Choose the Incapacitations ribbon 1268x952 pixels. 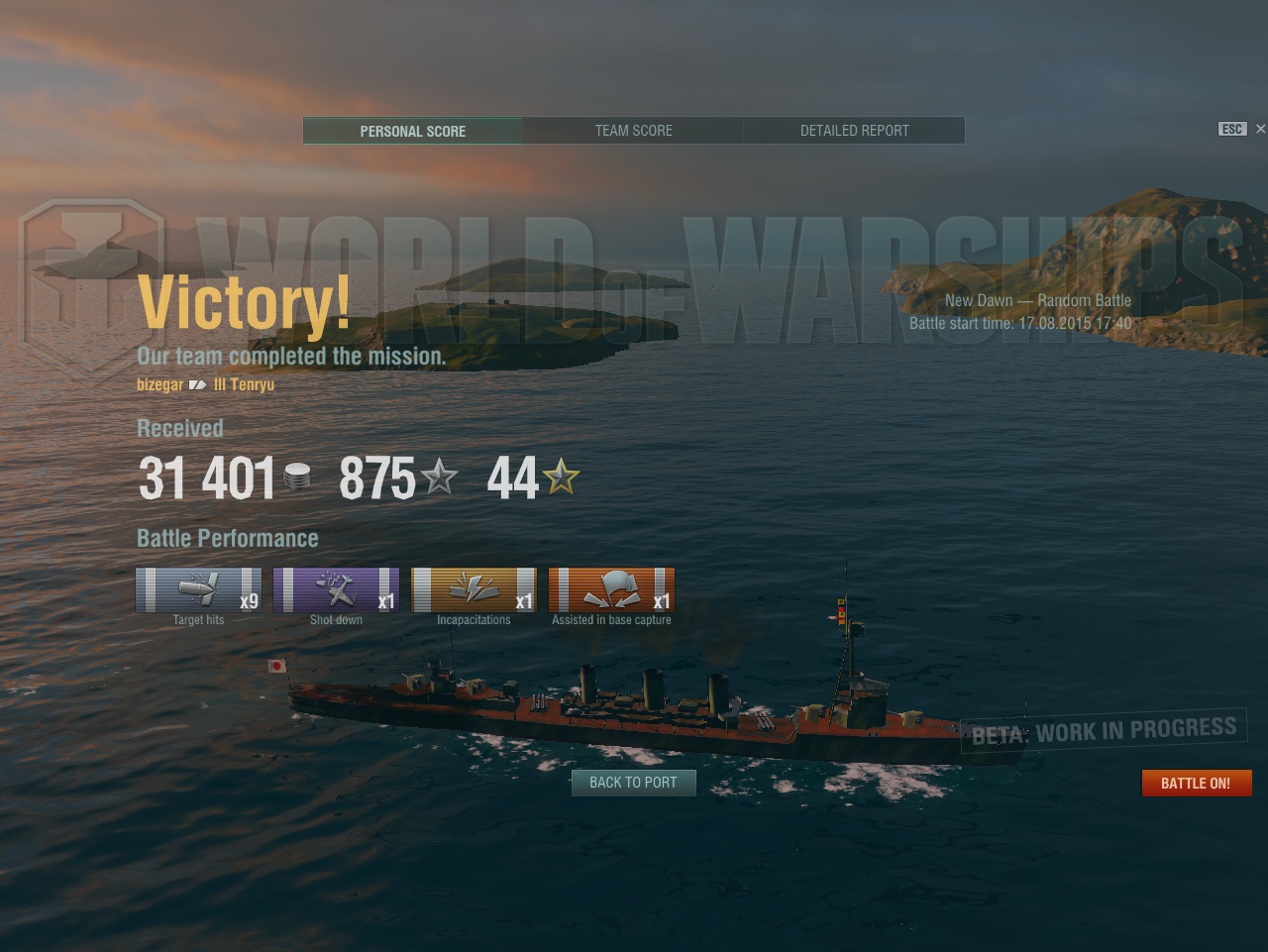coord(474,590)
